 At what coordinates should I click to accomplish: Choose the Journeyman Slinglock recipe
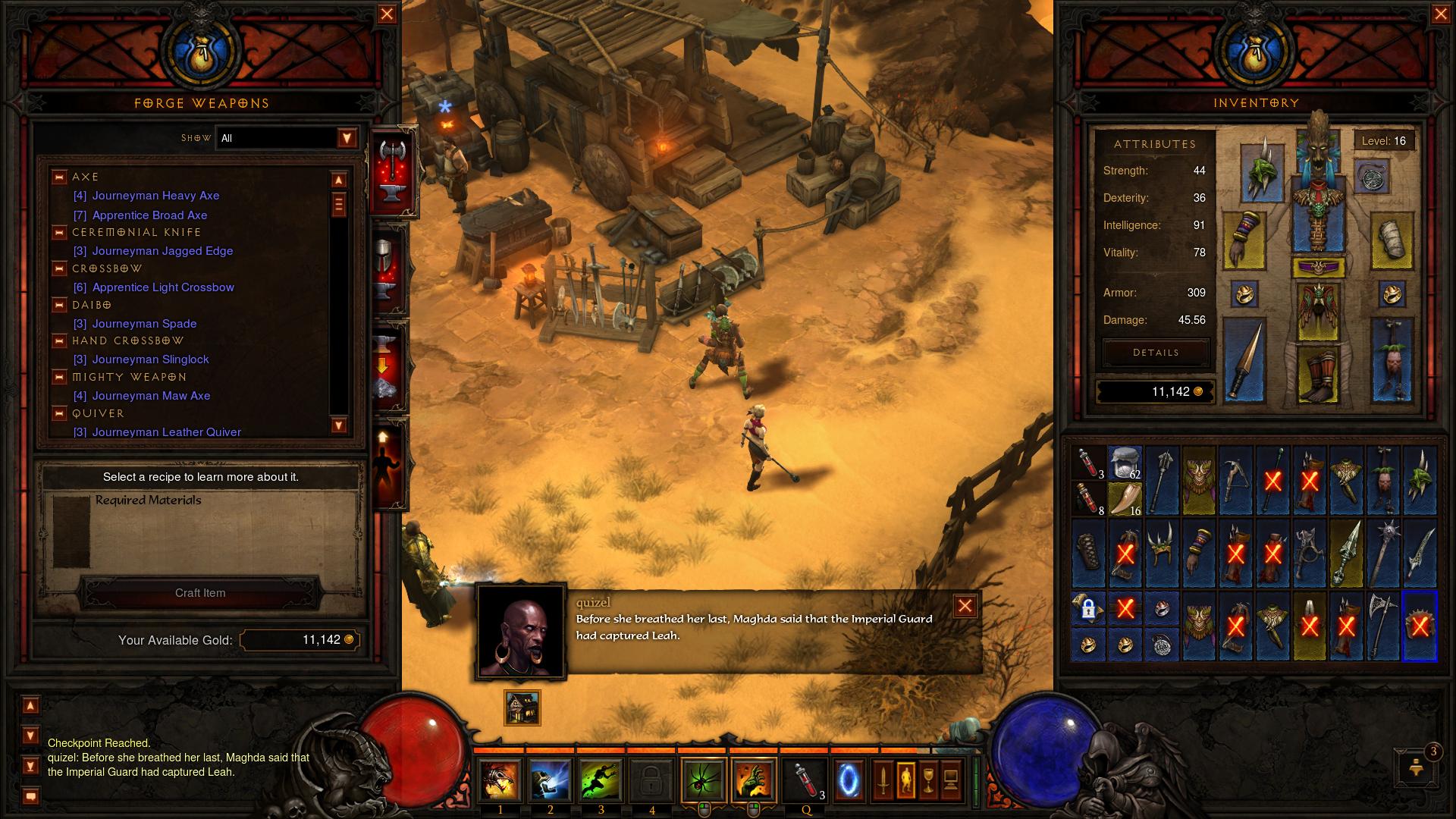coord(150,359)
